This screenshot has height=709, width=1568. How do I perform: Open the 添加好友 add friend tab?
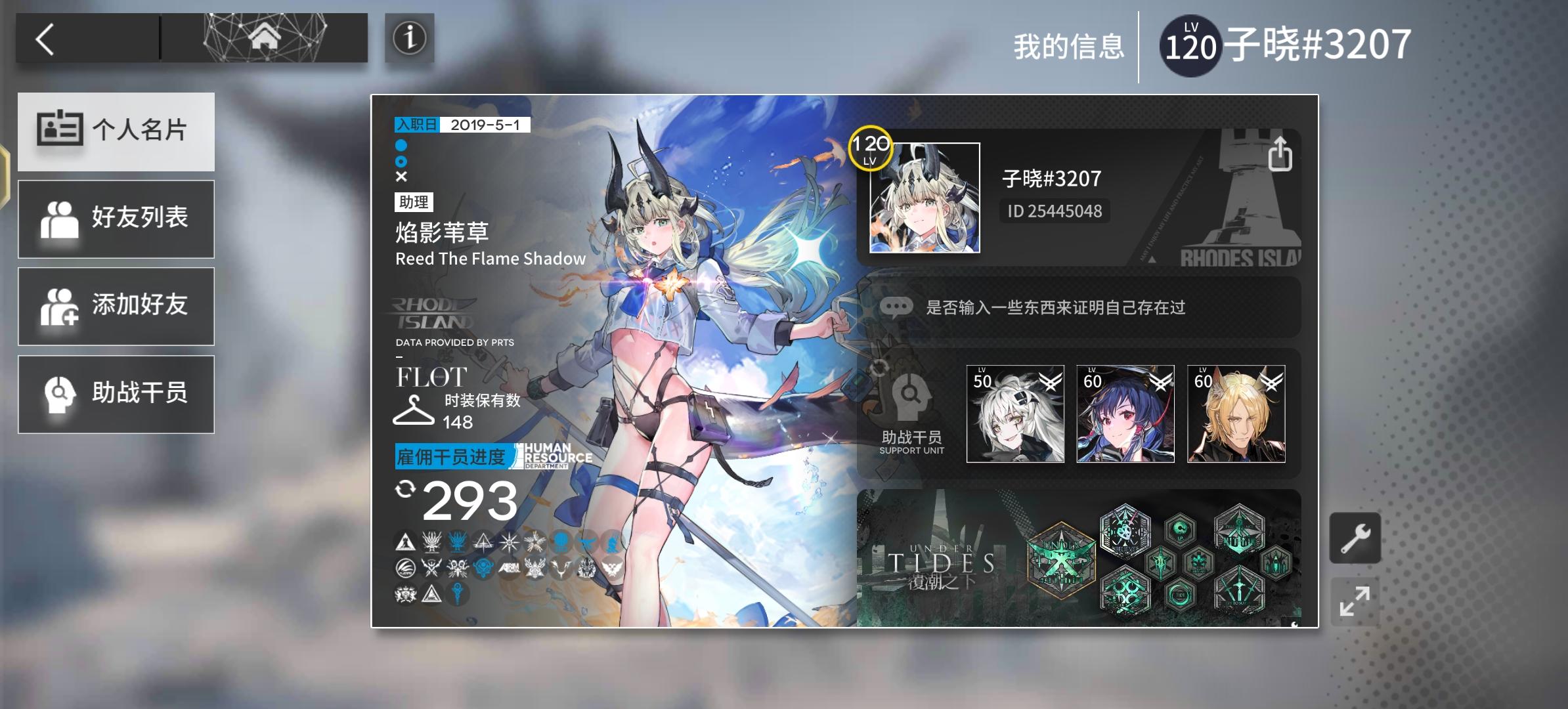tap(116, 306)
